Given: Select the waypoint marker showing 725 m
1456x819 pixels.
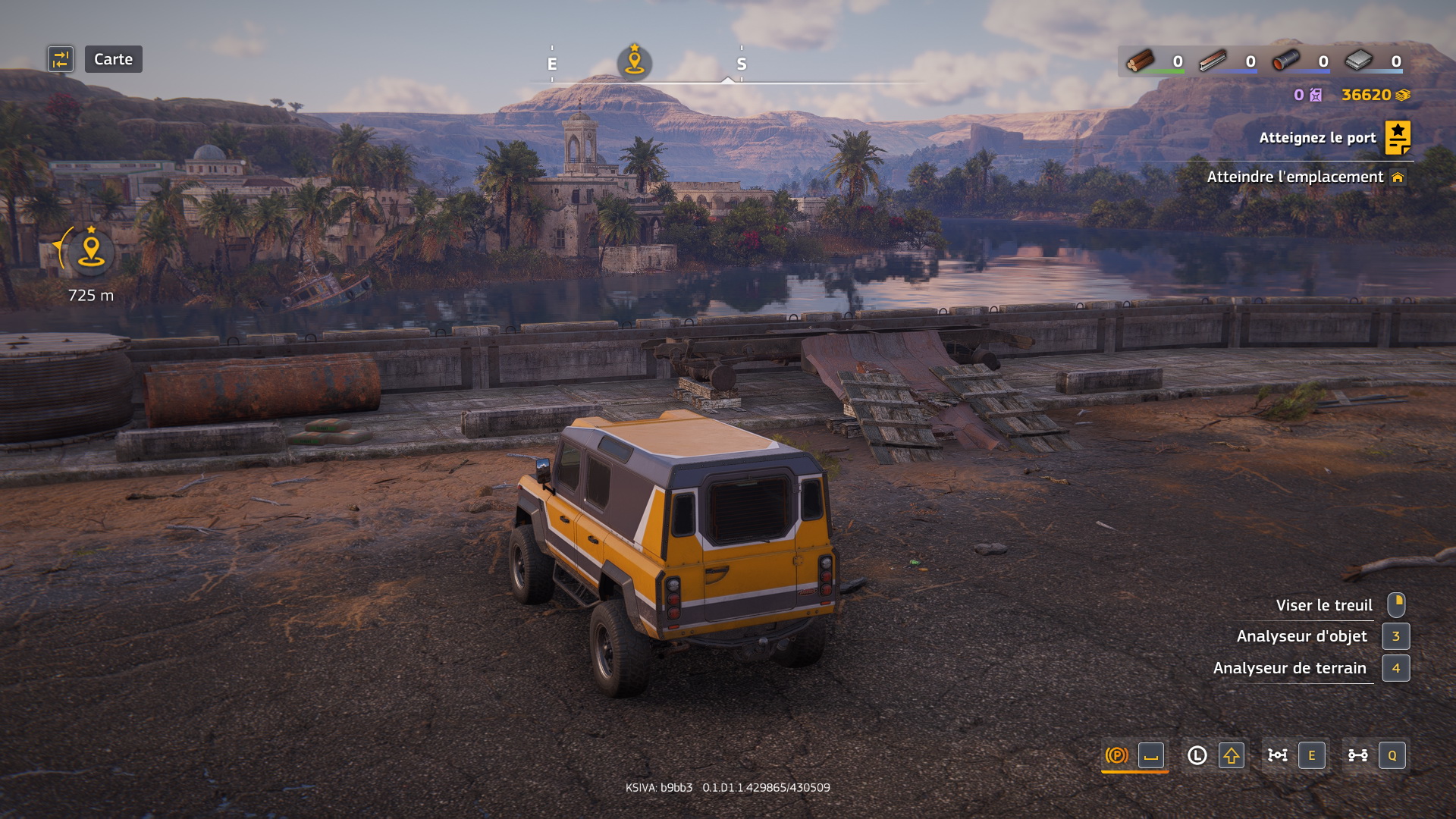Looking at the screenshot, I should point(91,252).
